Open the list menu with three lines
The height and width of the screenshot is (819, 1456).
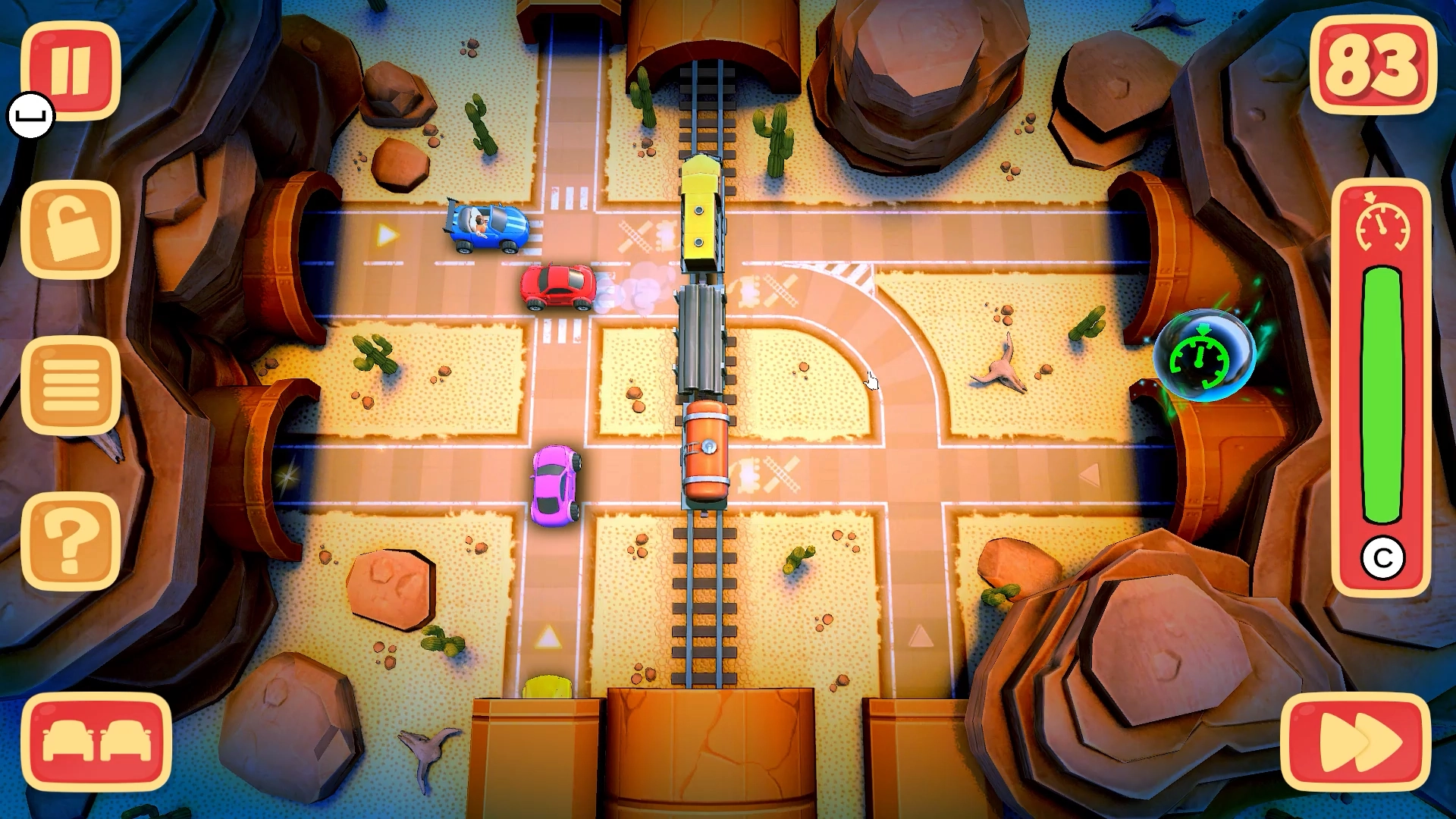tap(71, 385)
